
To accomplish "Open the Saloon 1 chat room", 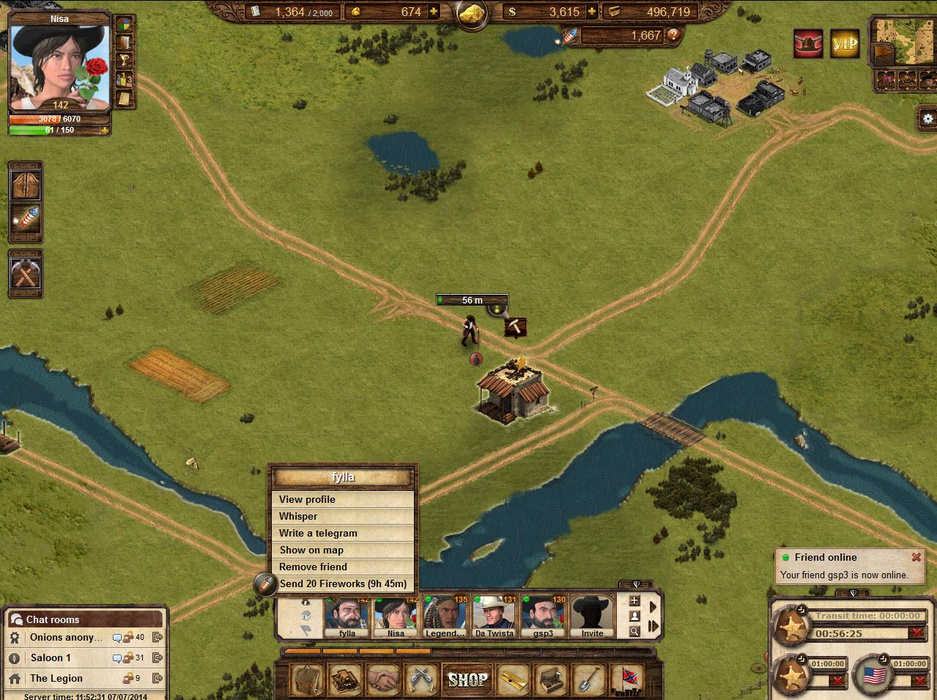I will pos(51,658).
